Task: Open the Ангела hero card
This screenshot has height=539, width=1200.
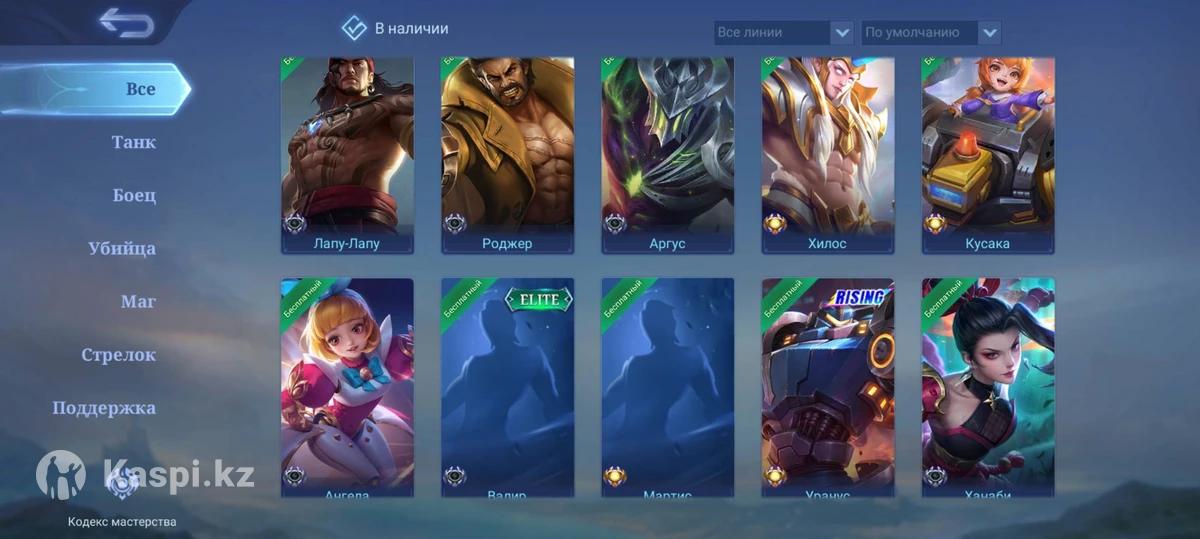Action: 347,387
